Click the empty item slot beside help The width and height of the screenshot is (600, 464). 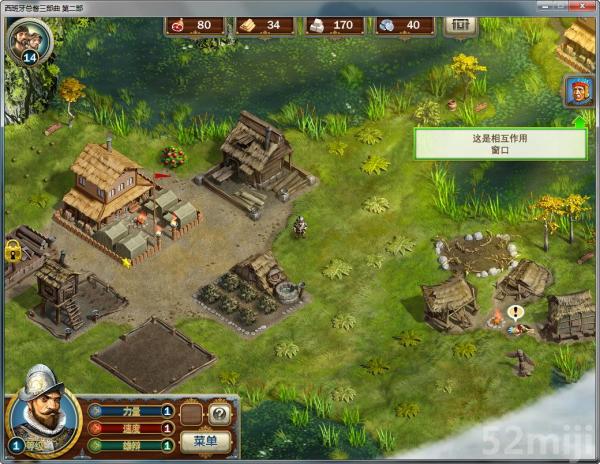pos(193,412)
